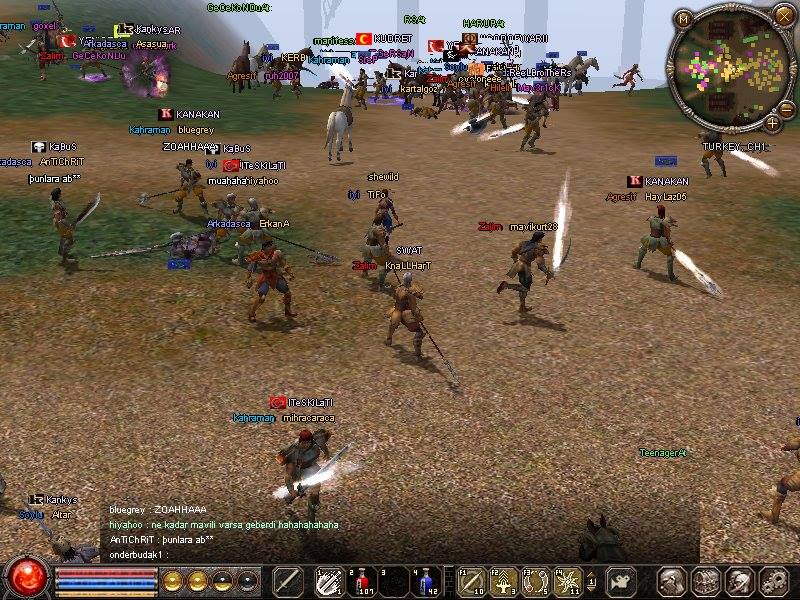
Task: Open the character window helmet-head icon
Action: (x=672, y=581)
